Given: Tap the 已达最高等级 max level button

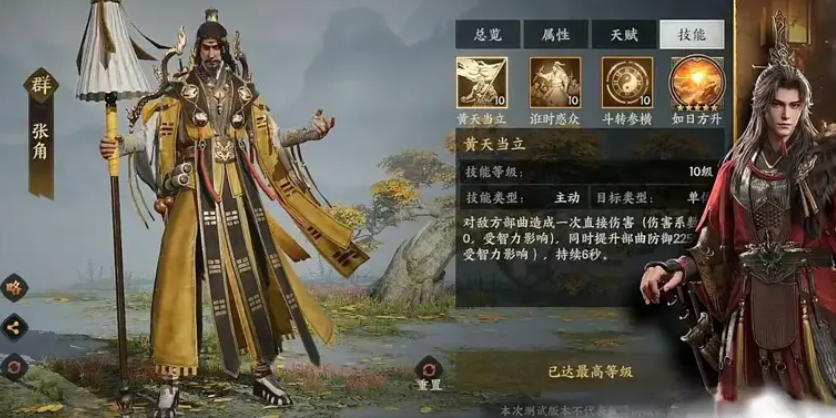Looking at the screenshot, I should (x=589, y=371).
